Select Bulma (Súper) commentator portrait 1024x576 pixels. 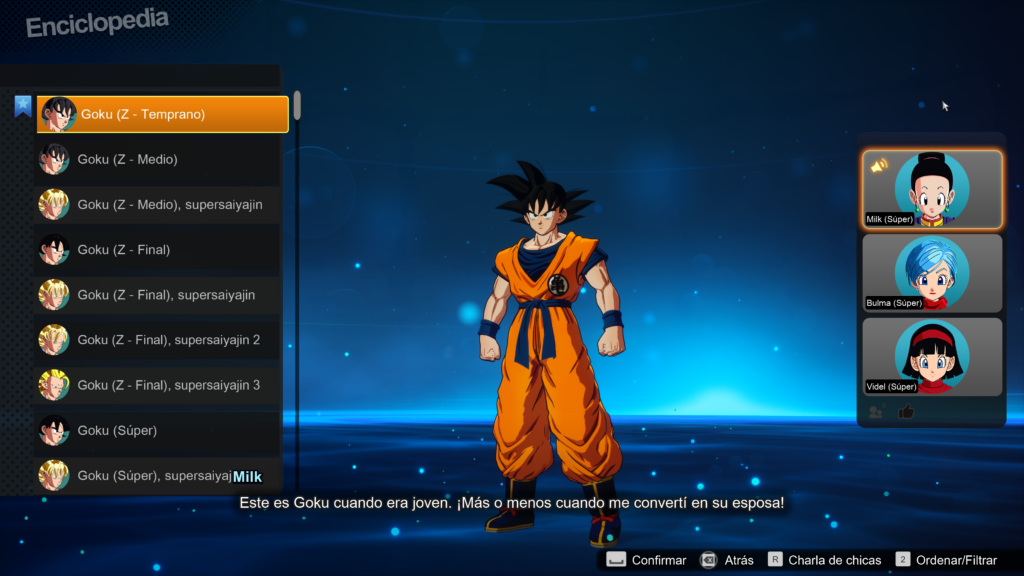click(x=932, y=273)
